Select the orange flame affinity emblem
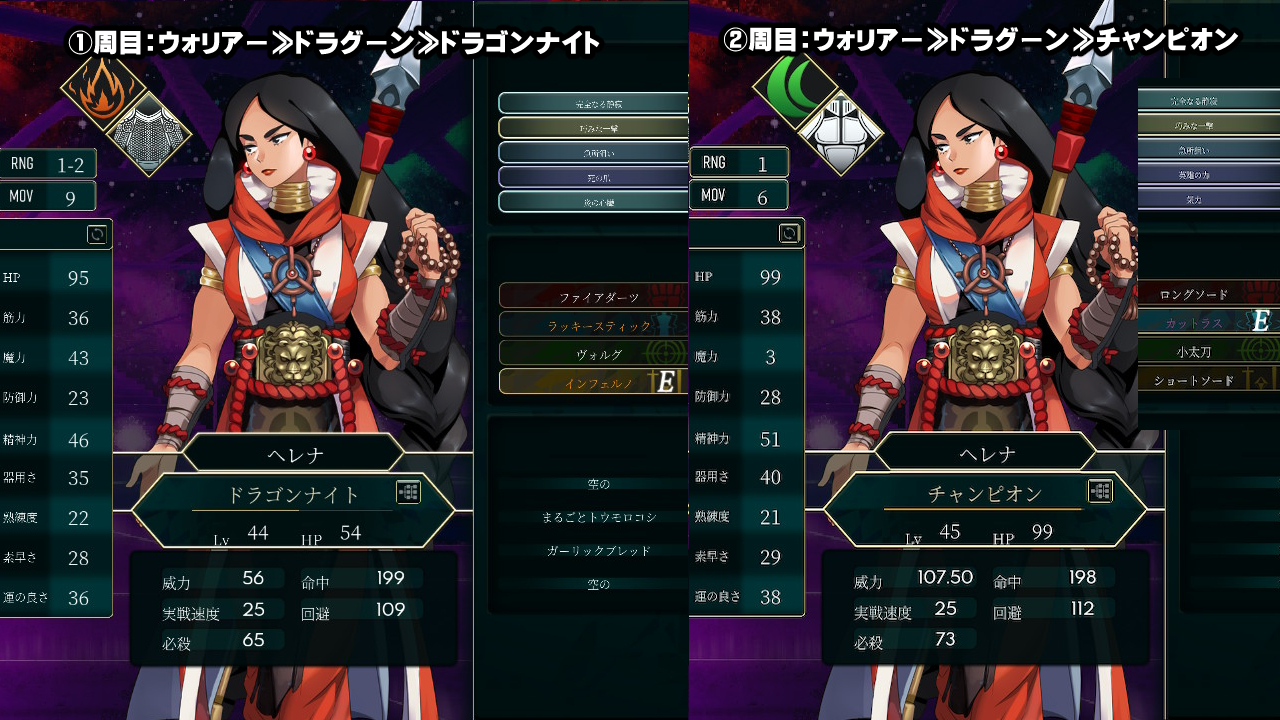This screenshot has width=1280, height=720. [x=98, y=89]
